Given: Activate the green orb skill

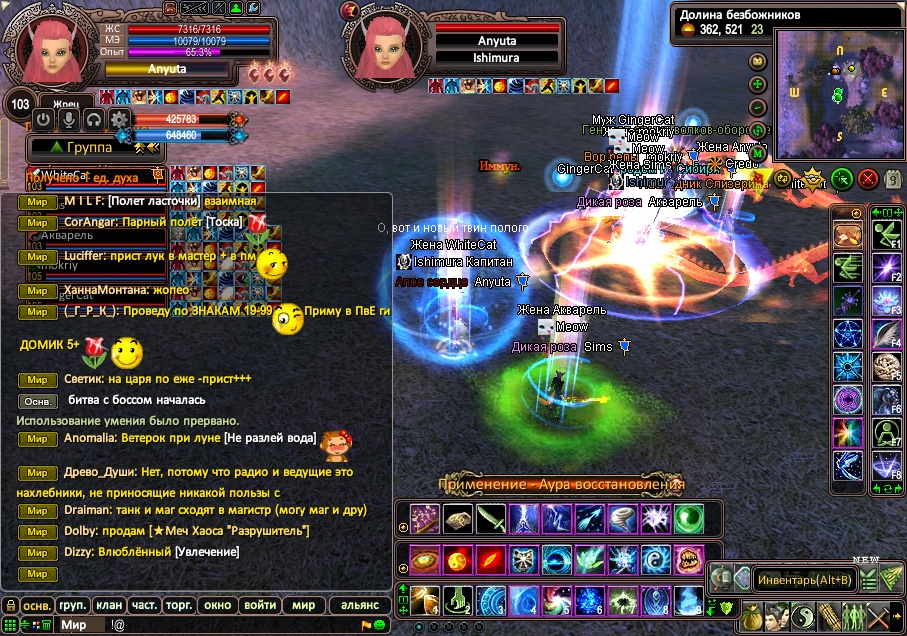Looking at the screenshot, I should (x=689, y=518).
